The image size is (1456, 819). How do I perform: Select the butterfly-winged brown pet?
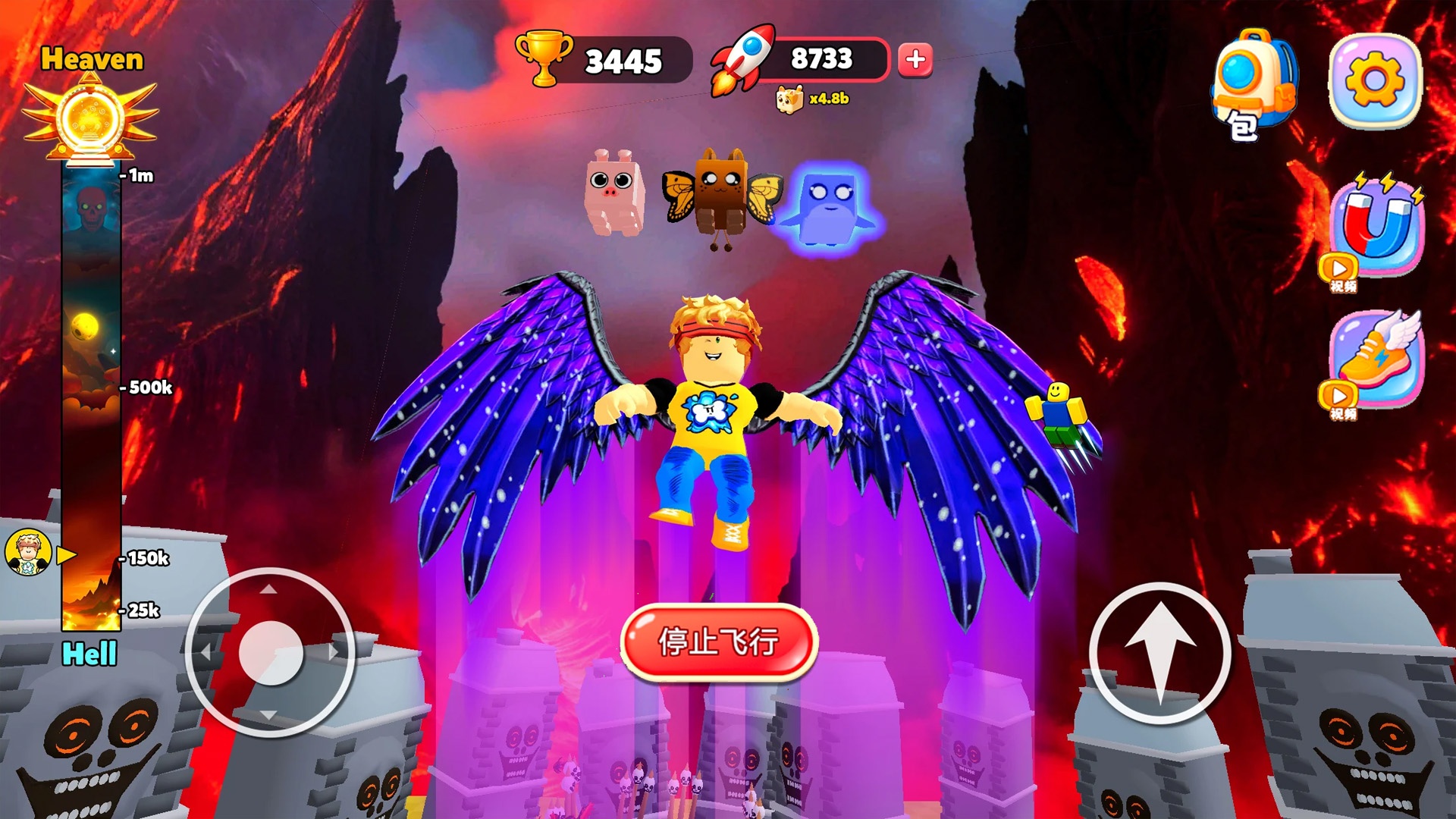tap(721, 193)
